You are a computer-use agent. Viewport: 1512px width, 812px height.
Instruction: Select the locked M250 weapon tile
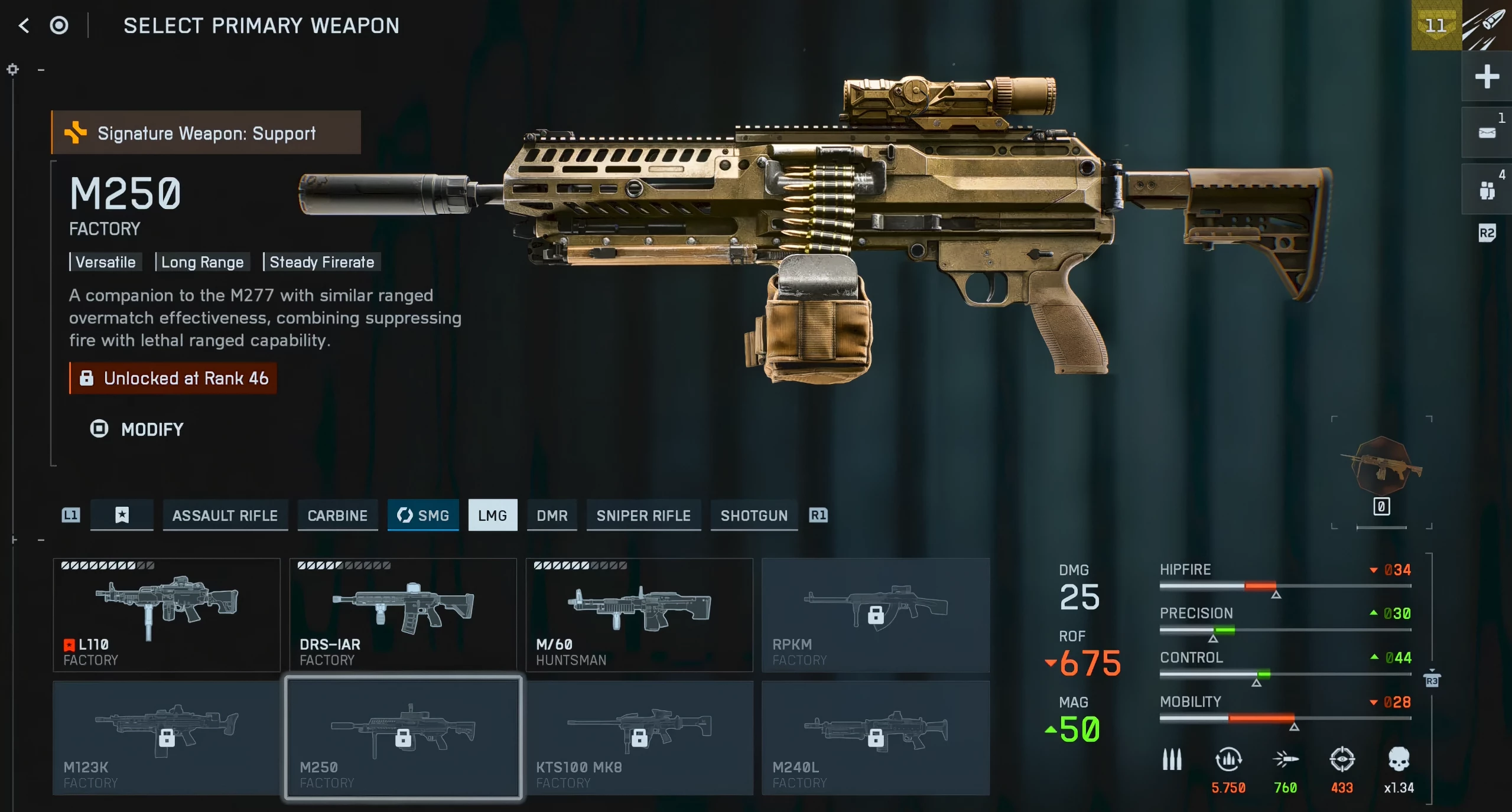403,738
